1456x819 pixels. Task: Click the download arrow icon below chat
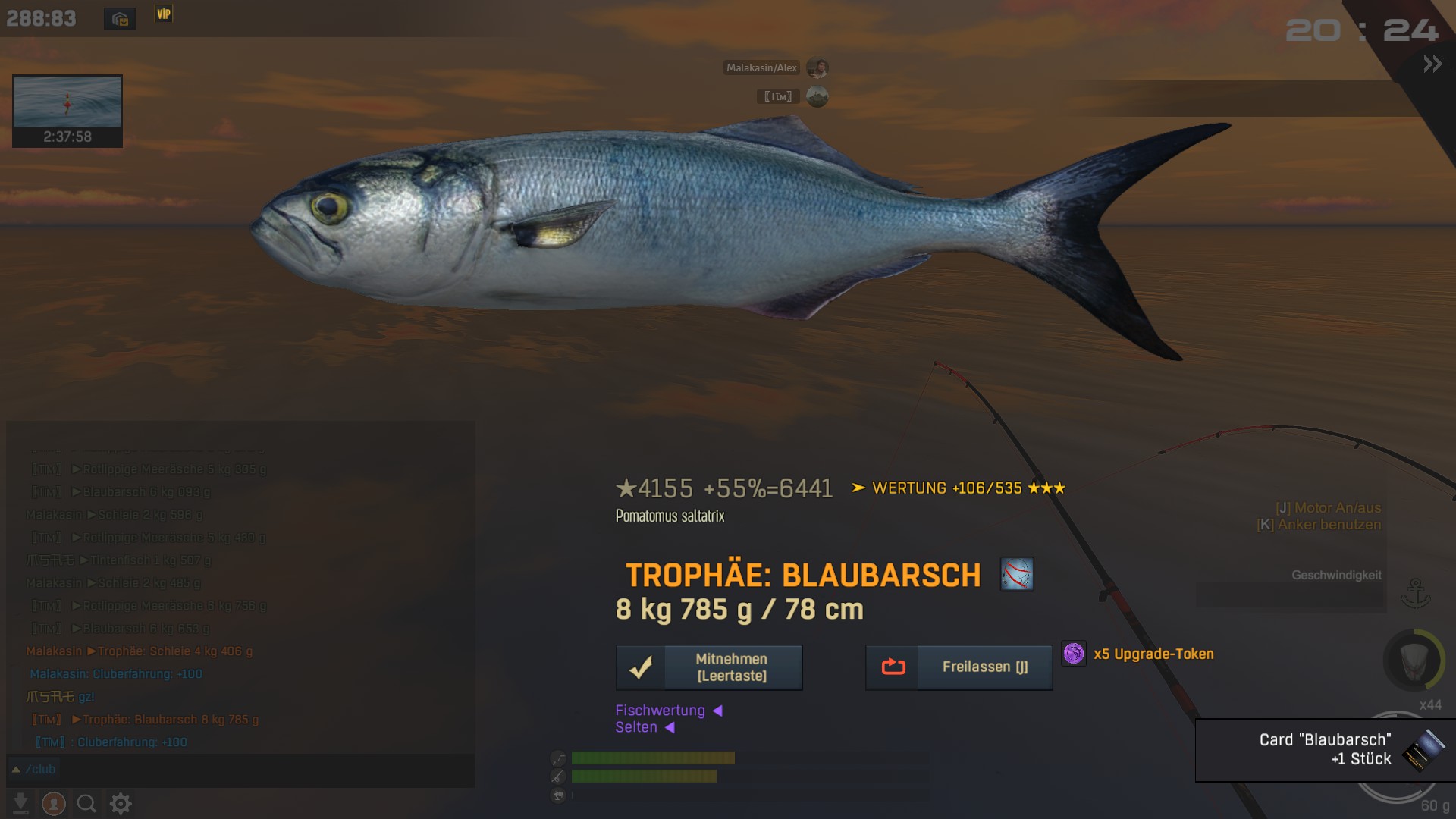click(x=20, y=803)
